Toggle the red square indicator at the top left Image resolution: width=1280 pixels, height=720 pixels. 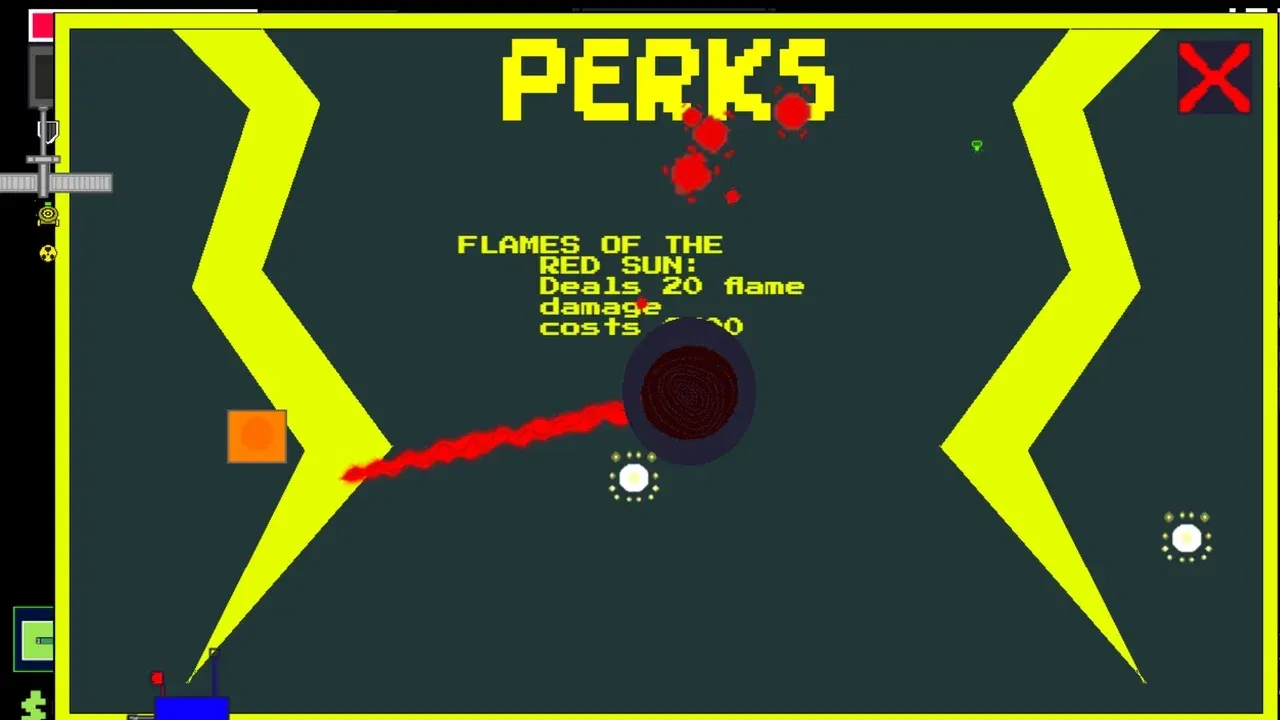41,25
